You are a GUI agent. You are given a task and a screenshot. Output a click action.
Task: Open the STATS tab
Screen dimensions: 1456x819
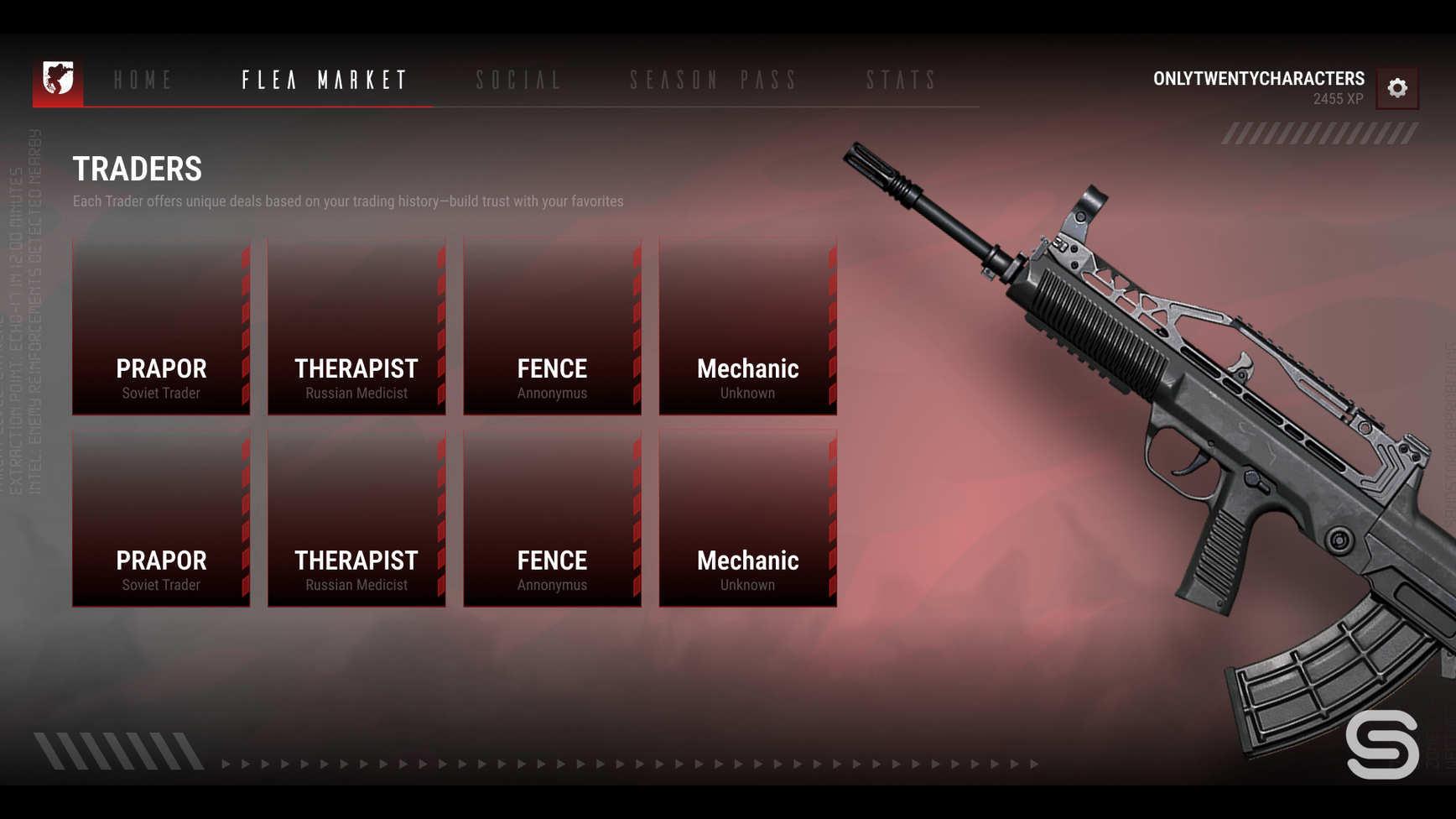click(902, 81)
